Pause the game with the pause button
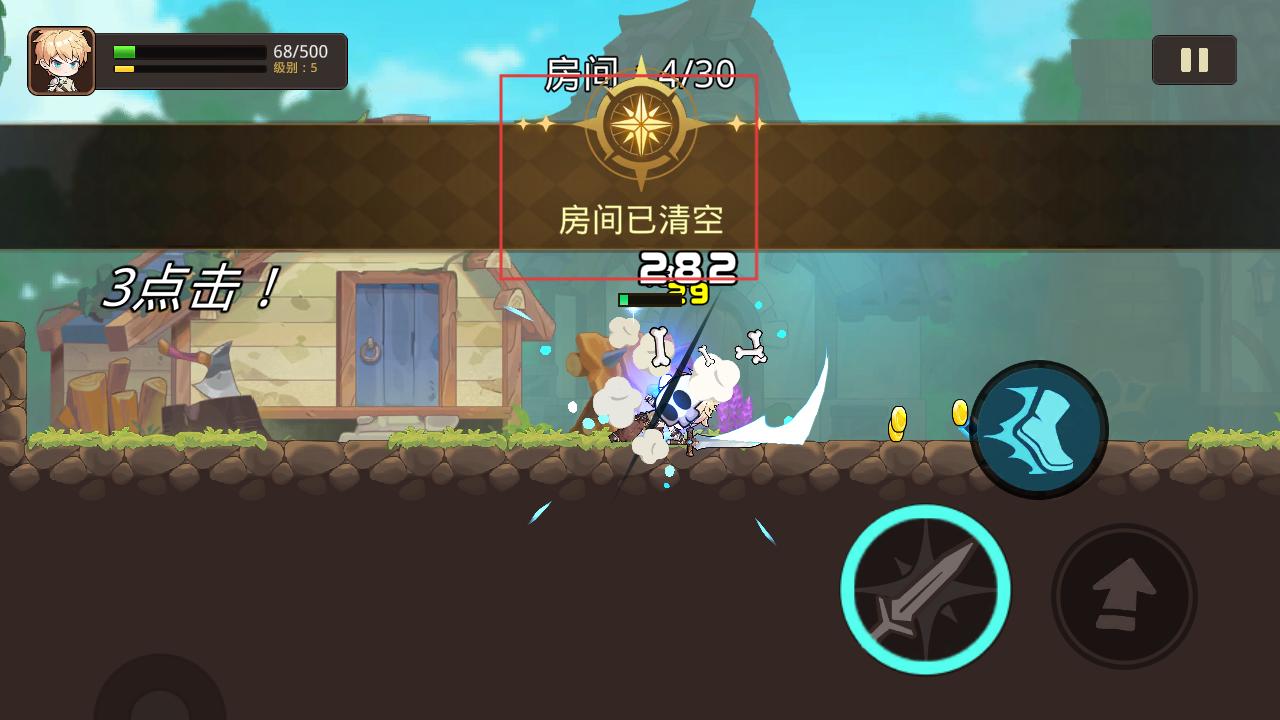 (1194, 60)
